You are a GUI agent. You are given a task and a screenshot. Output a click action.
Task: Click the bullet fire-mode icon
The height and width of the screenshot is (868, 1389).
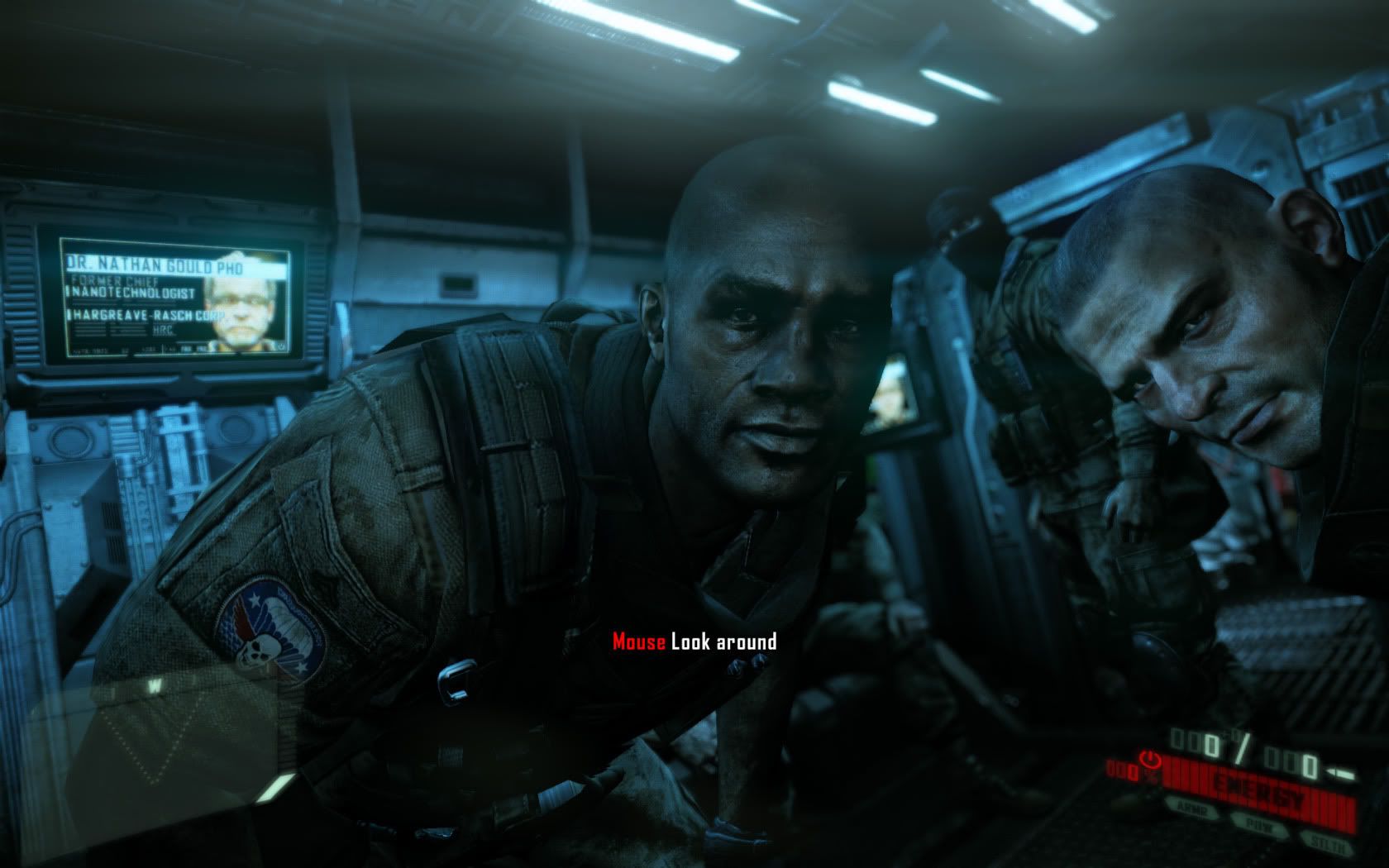click(1341, 774)
